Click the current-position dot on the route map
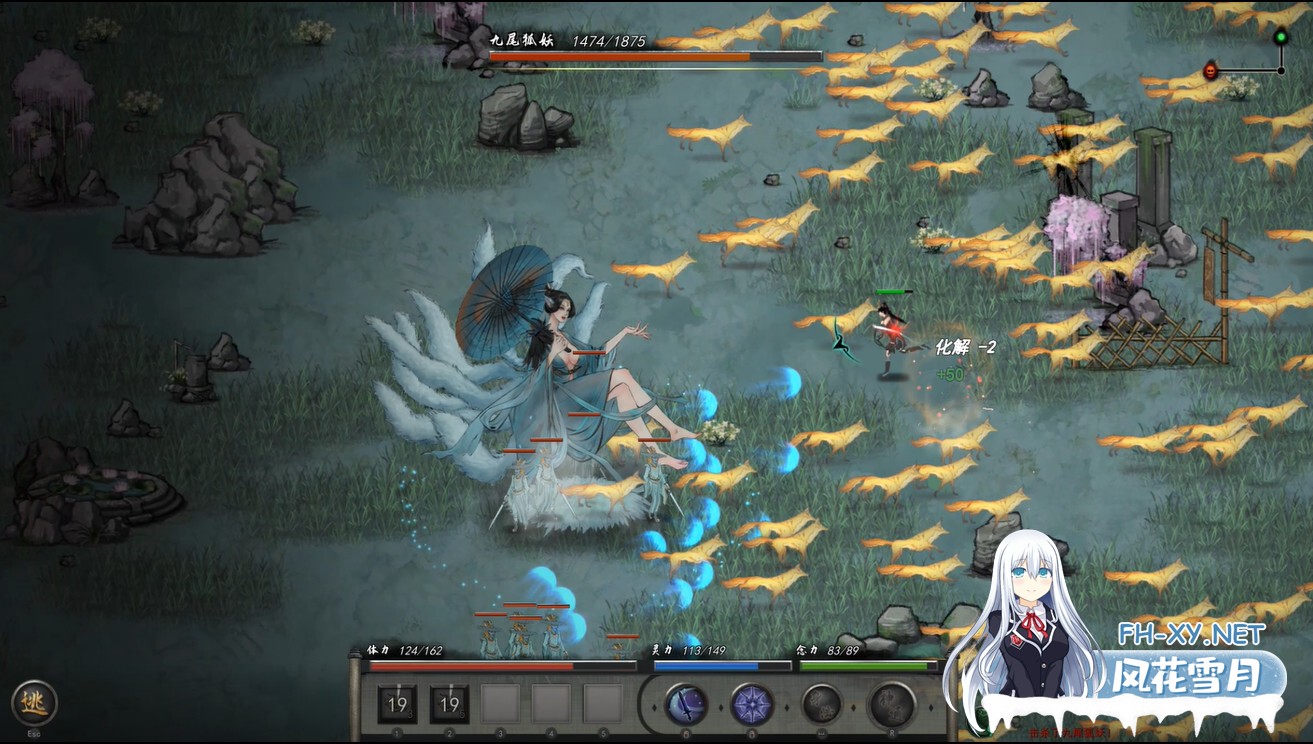The height and width of the screenshot is (744, 1313). pyautogui.click(x=1281, y=70)
